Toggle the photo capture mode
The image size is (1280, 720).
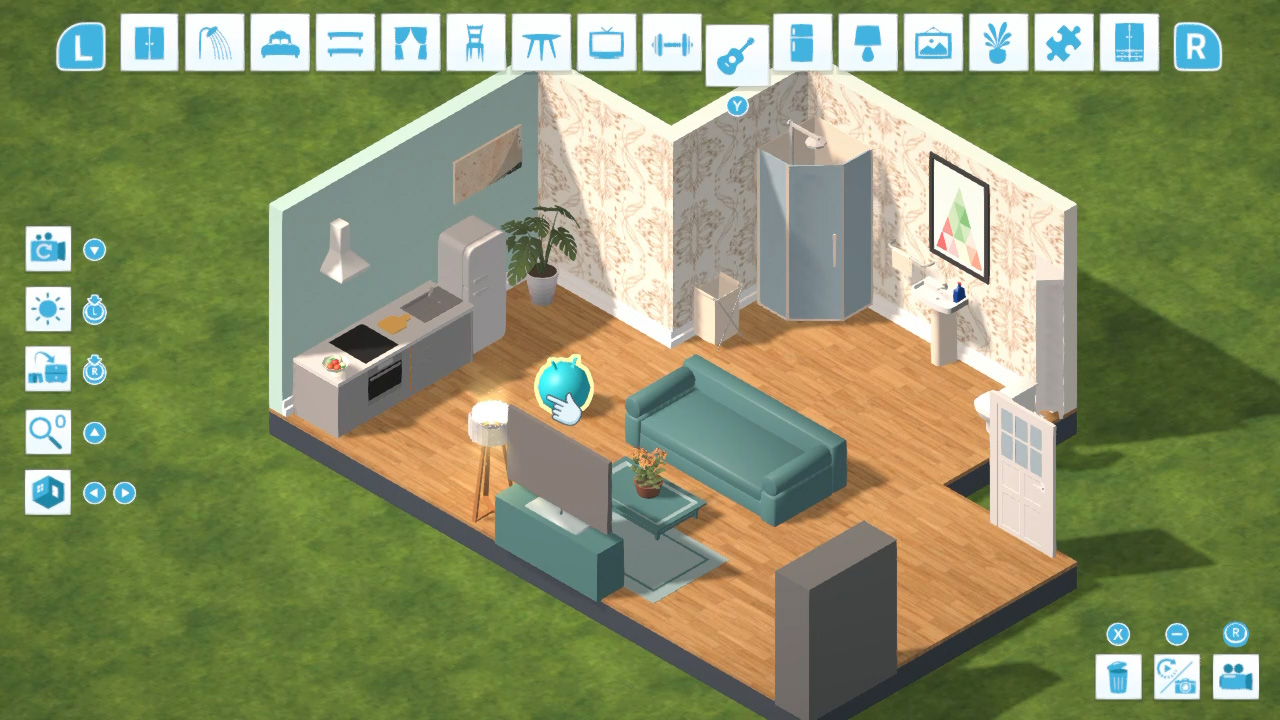[x=1177, y=677]
